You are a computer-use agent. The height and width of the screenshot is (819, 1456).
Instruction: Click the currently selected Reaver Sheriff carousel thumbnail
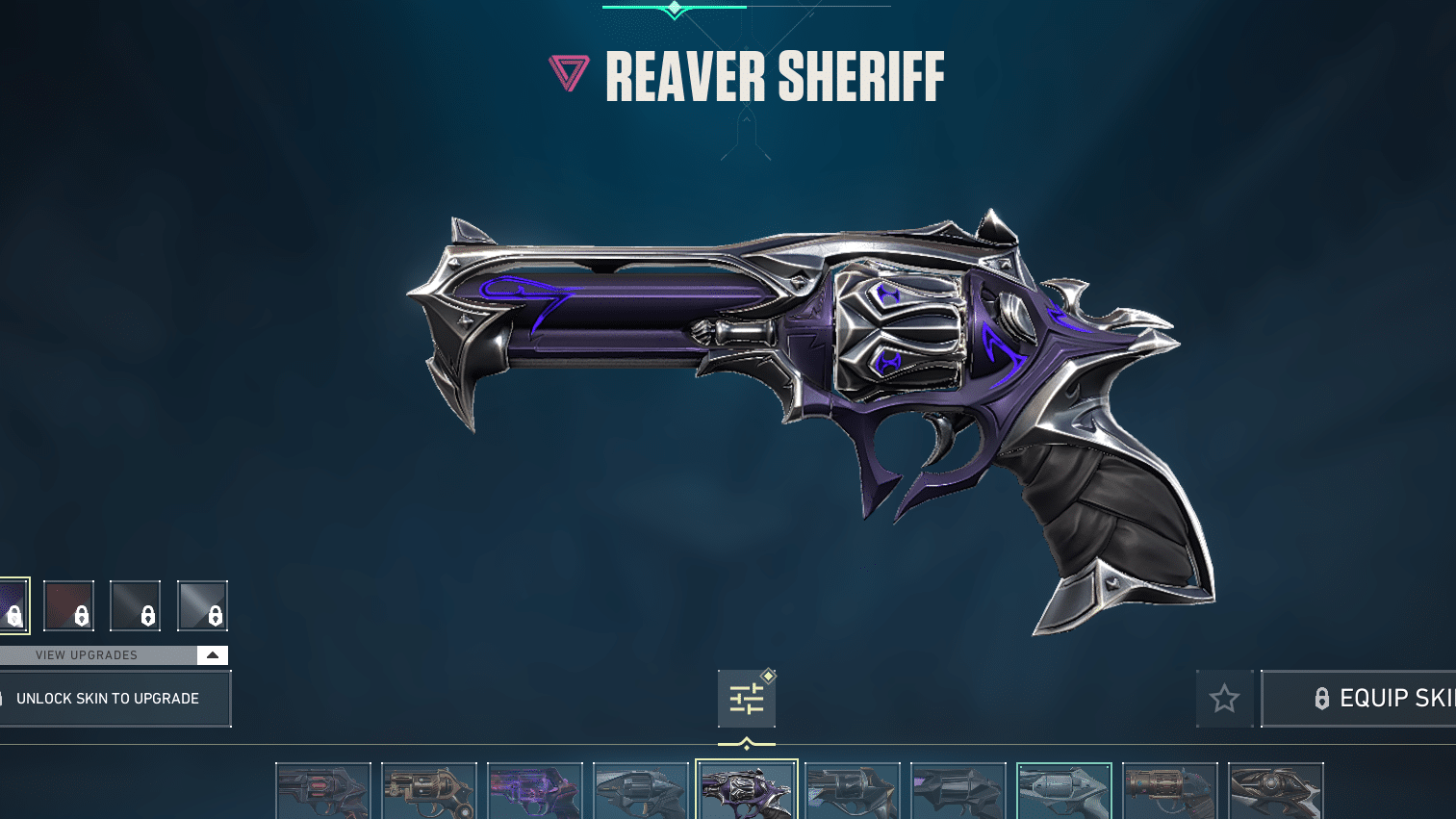[747, 793]
